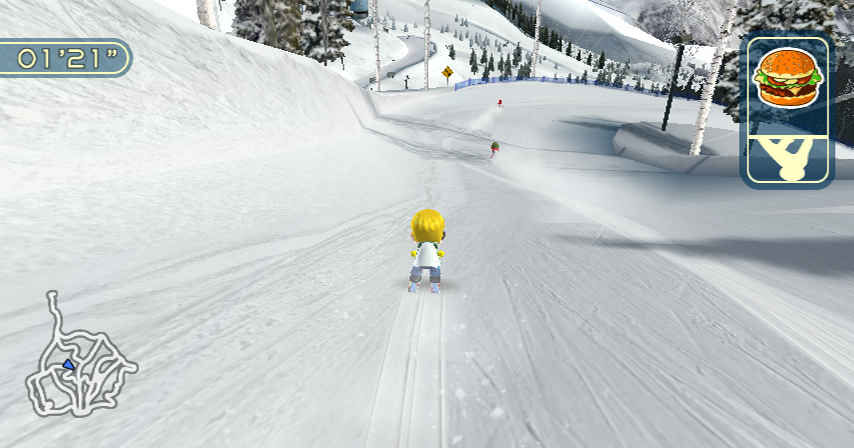Click the course minimap

78,360
